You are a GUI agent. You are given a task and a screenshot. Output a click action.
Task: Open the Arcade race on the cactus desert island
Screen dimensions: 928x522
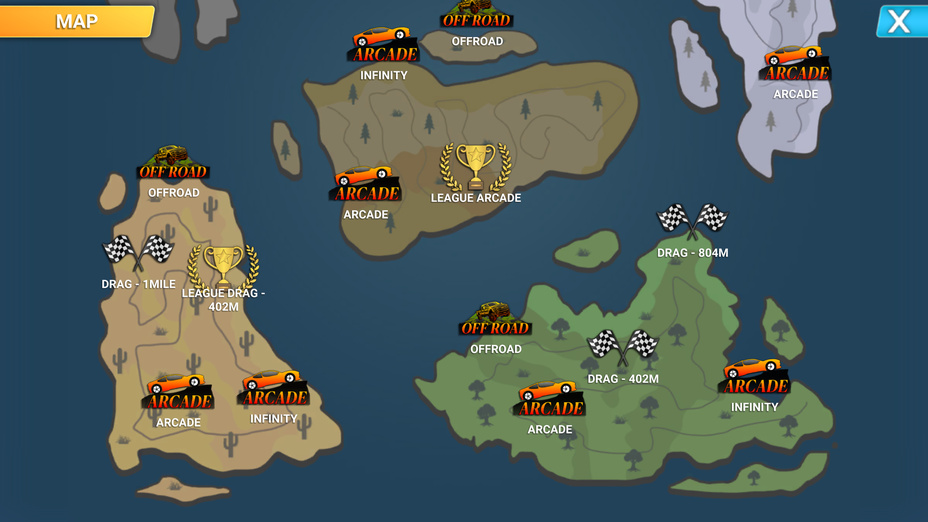pyautogui.click(x=178, y=393)
